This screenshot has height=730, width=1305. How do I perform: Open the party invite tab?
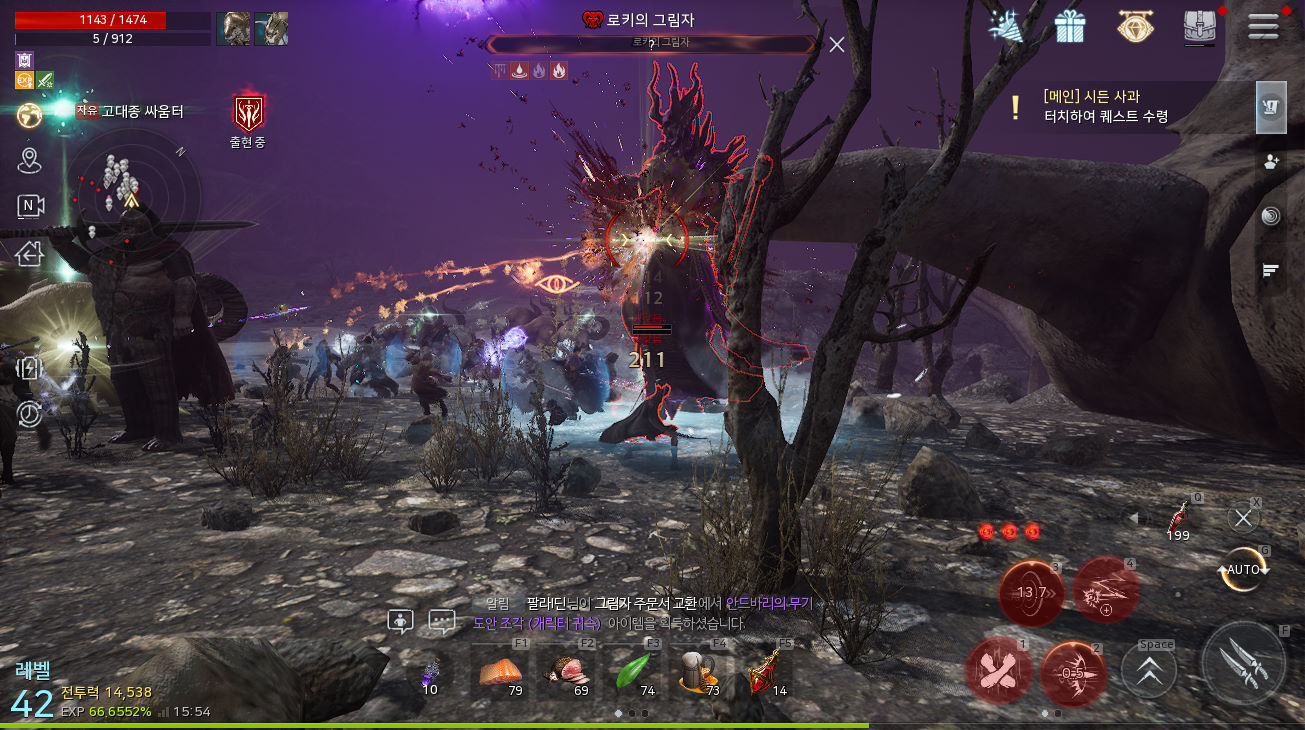tap(1271, 162)
